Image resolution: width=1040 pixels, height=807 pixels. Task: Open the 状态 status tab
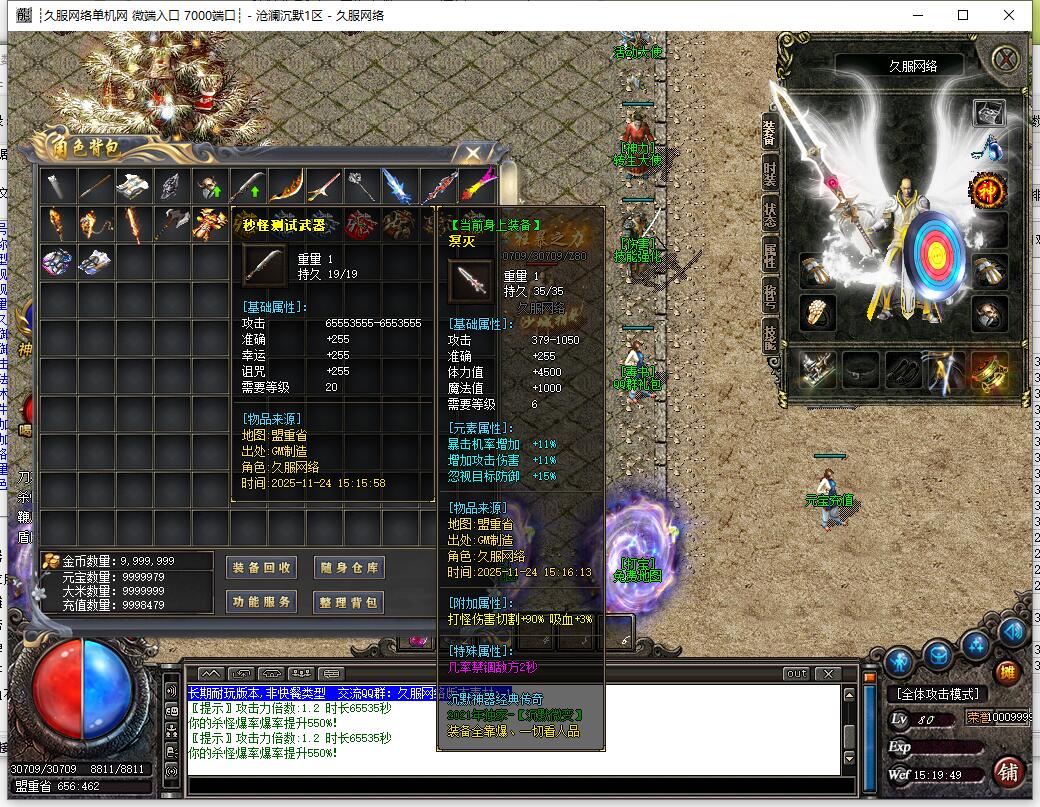pos(769,213)
